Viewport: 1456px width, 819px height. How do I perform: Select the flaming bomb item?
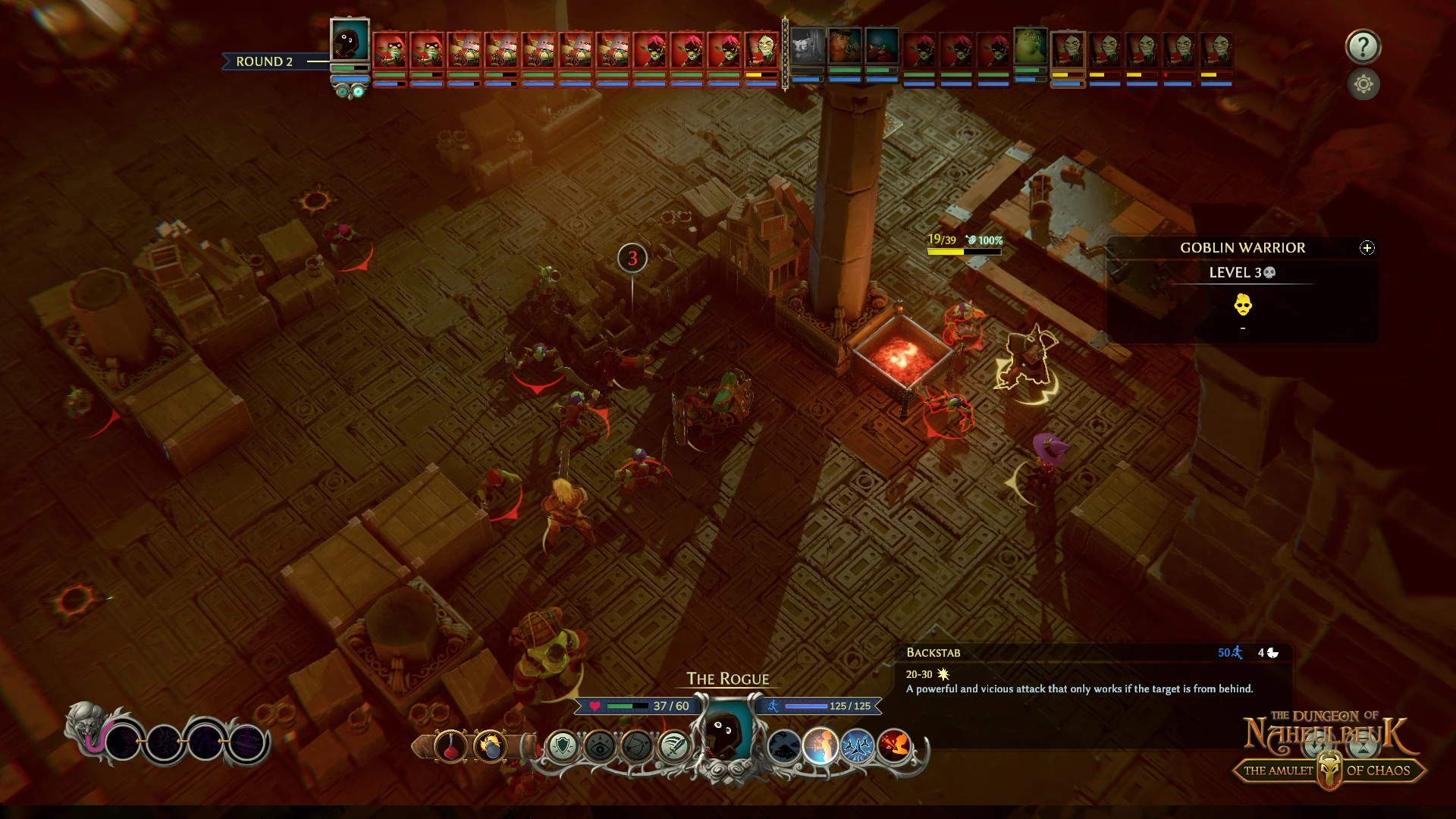(491, 746)
